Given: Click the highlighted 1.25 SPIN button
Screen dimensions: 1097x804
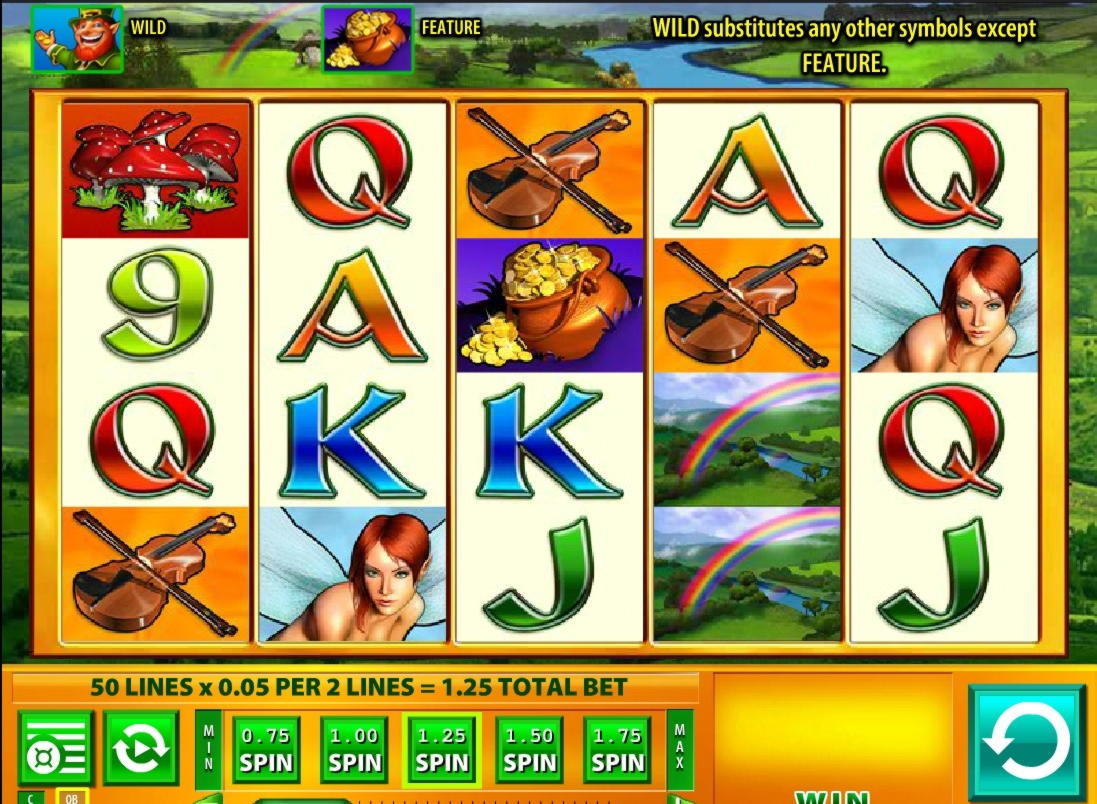Looking at the screenshot, I should pyautogui.click(x=442, y=750).
